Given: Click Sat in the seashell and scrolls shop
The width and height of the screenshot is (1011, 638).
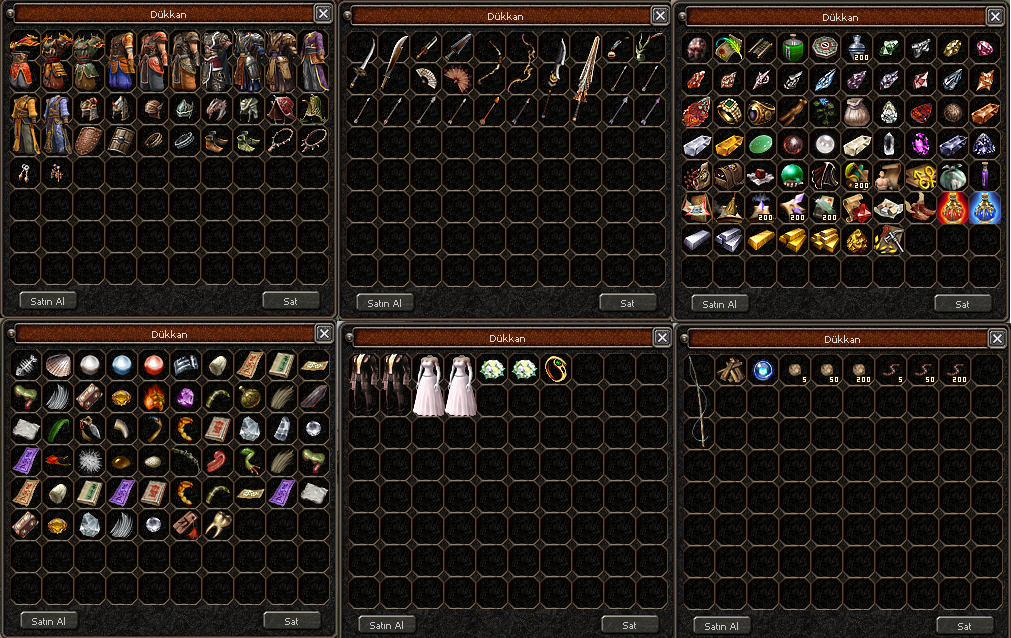Looking at the screenshot, I should coord(292,620).
